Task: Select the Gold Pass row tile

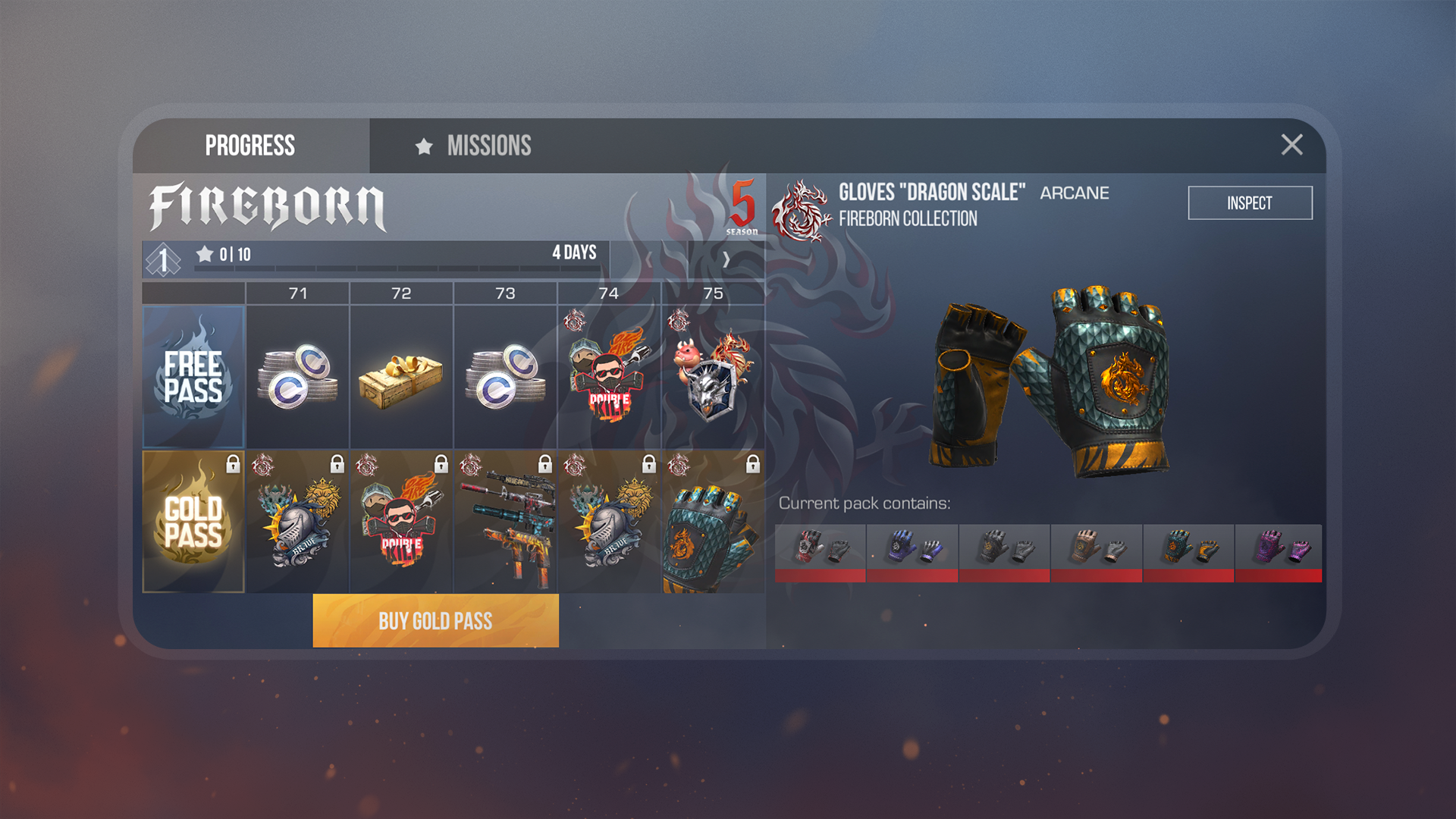Action: click(x=193, y=522)
